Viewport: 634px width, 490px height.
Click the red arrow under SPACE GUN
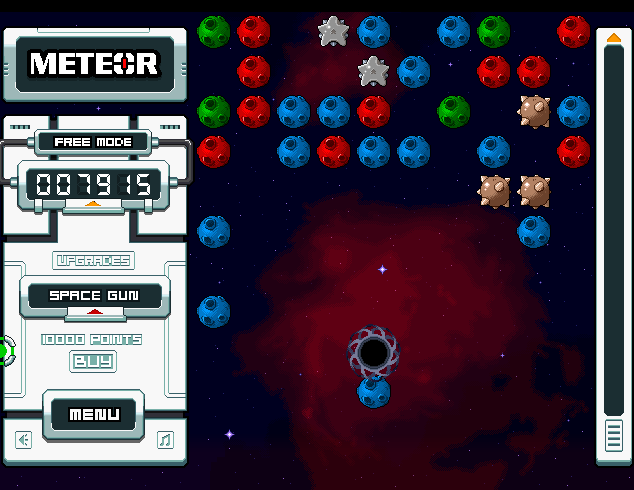(x=95, y=312)
